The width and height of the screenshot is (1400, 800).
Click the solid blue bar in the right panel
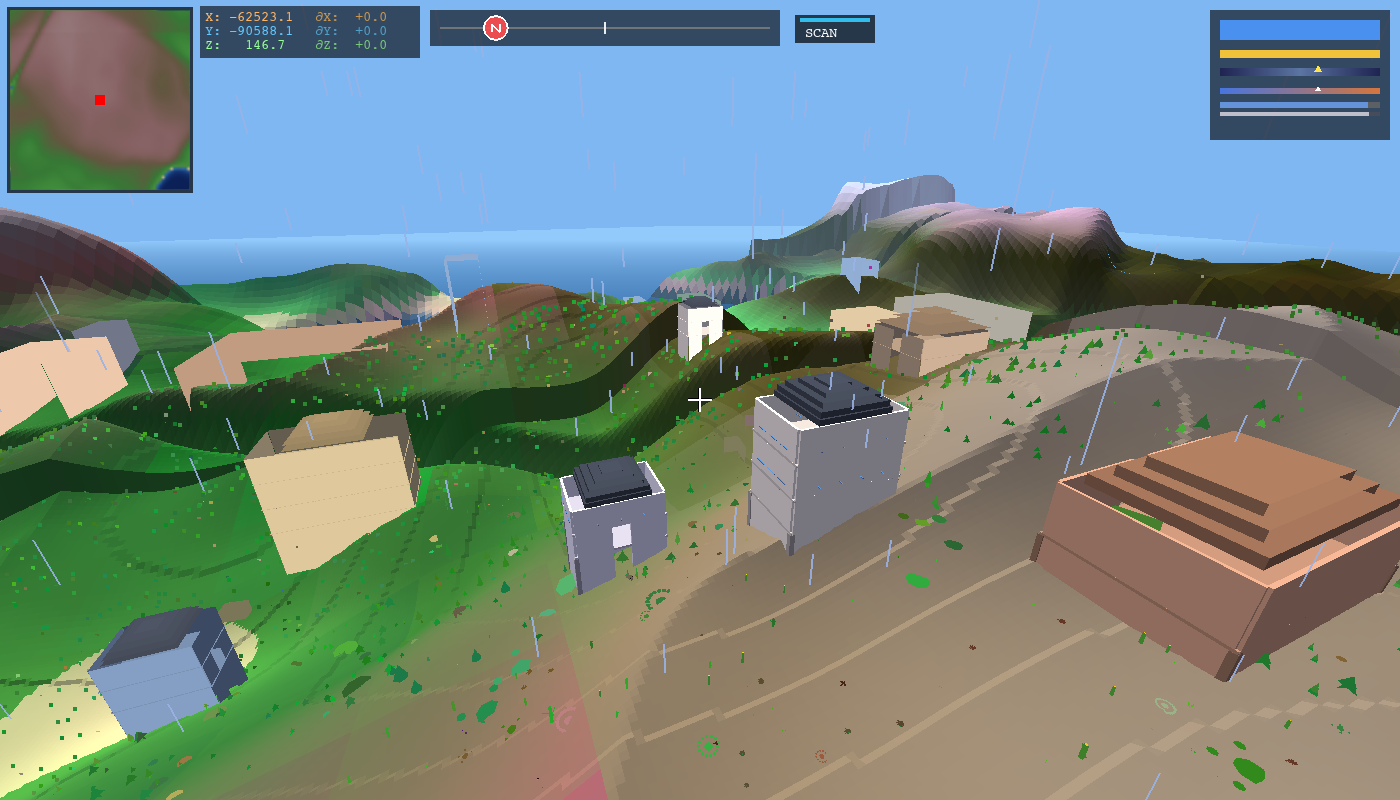pyautogui.click(x=1300, y=30)
